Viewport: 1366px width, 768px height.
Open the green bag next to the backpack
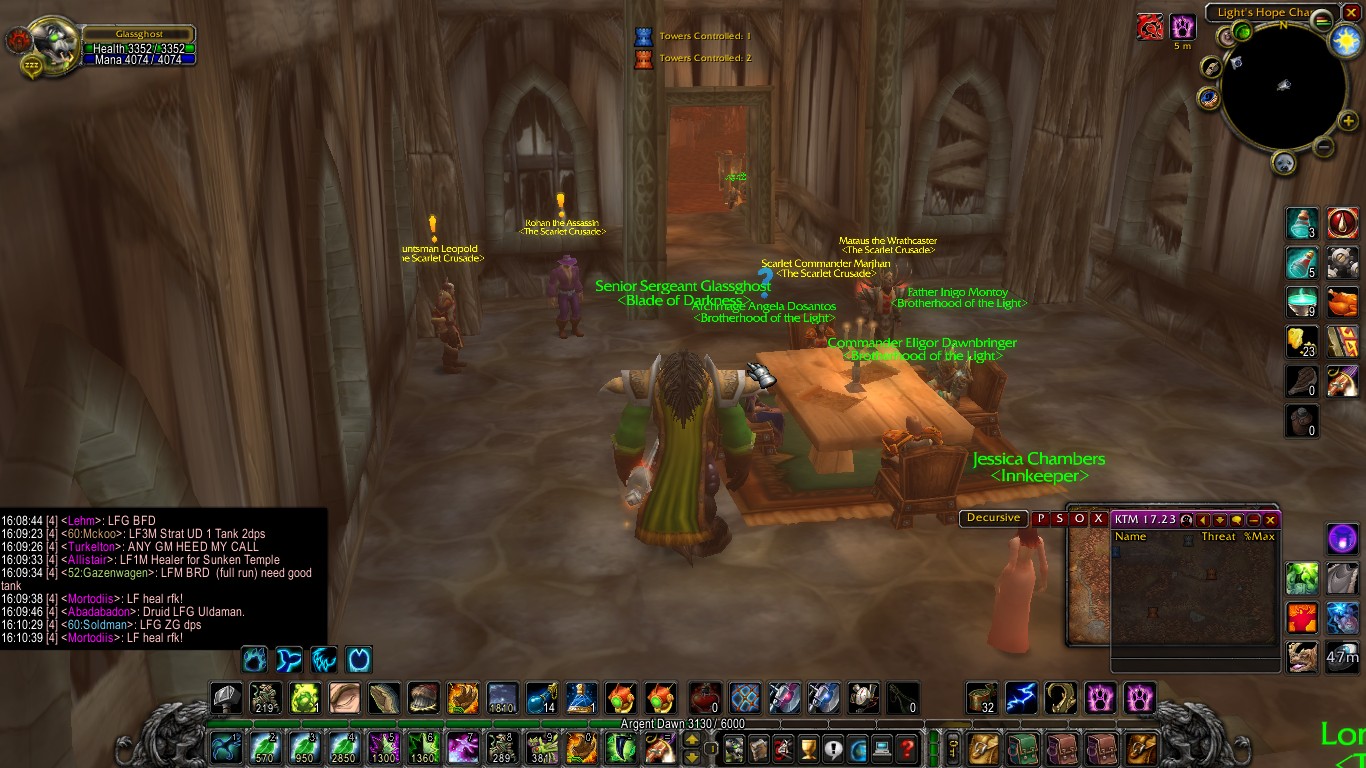[1022, 748]
